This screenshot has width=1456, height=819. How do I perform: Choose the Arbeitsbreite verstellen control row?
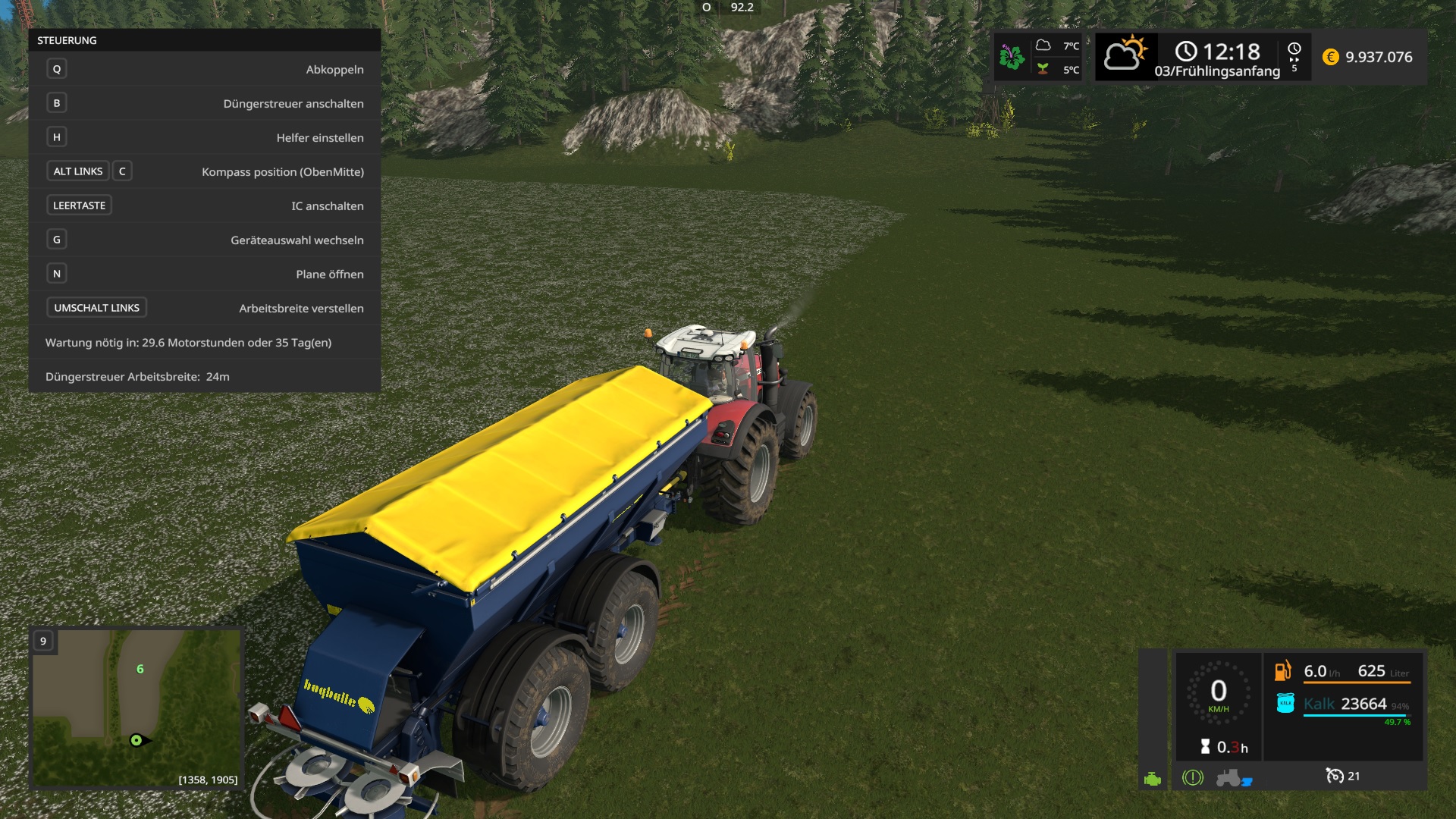pos(205,308)
